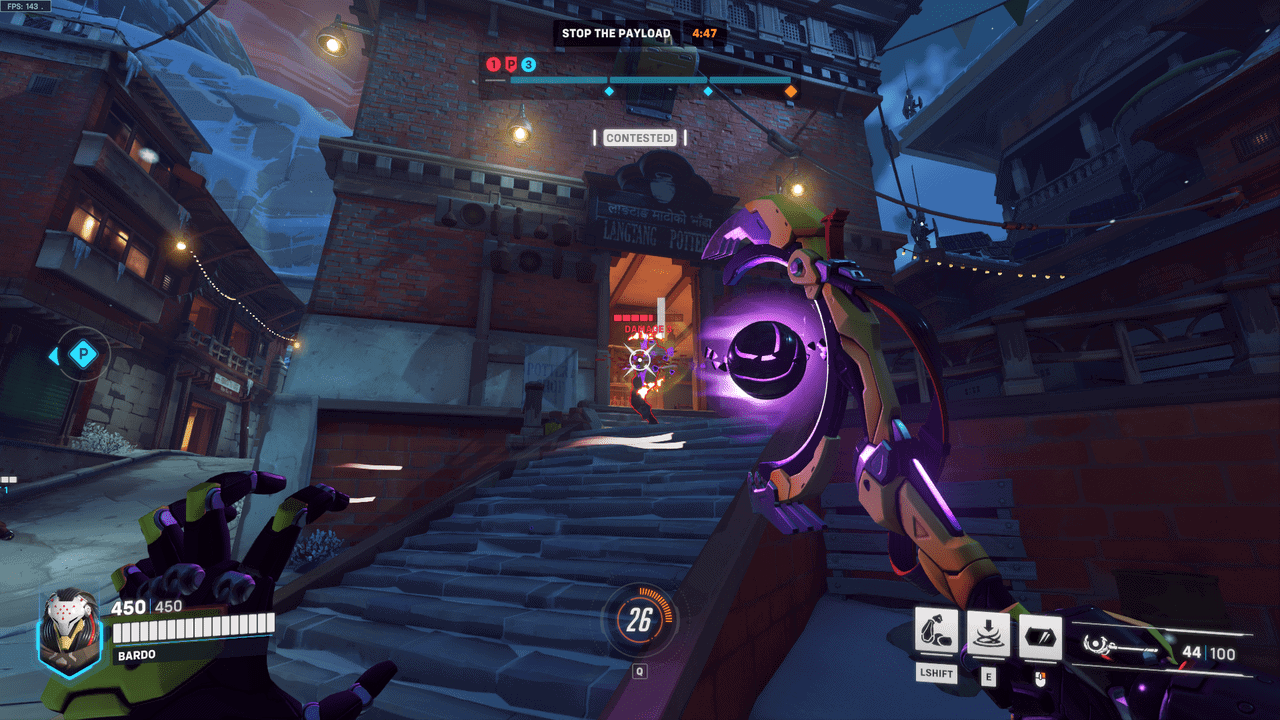Click the payload direction indicator marked P

click(82, 355)
